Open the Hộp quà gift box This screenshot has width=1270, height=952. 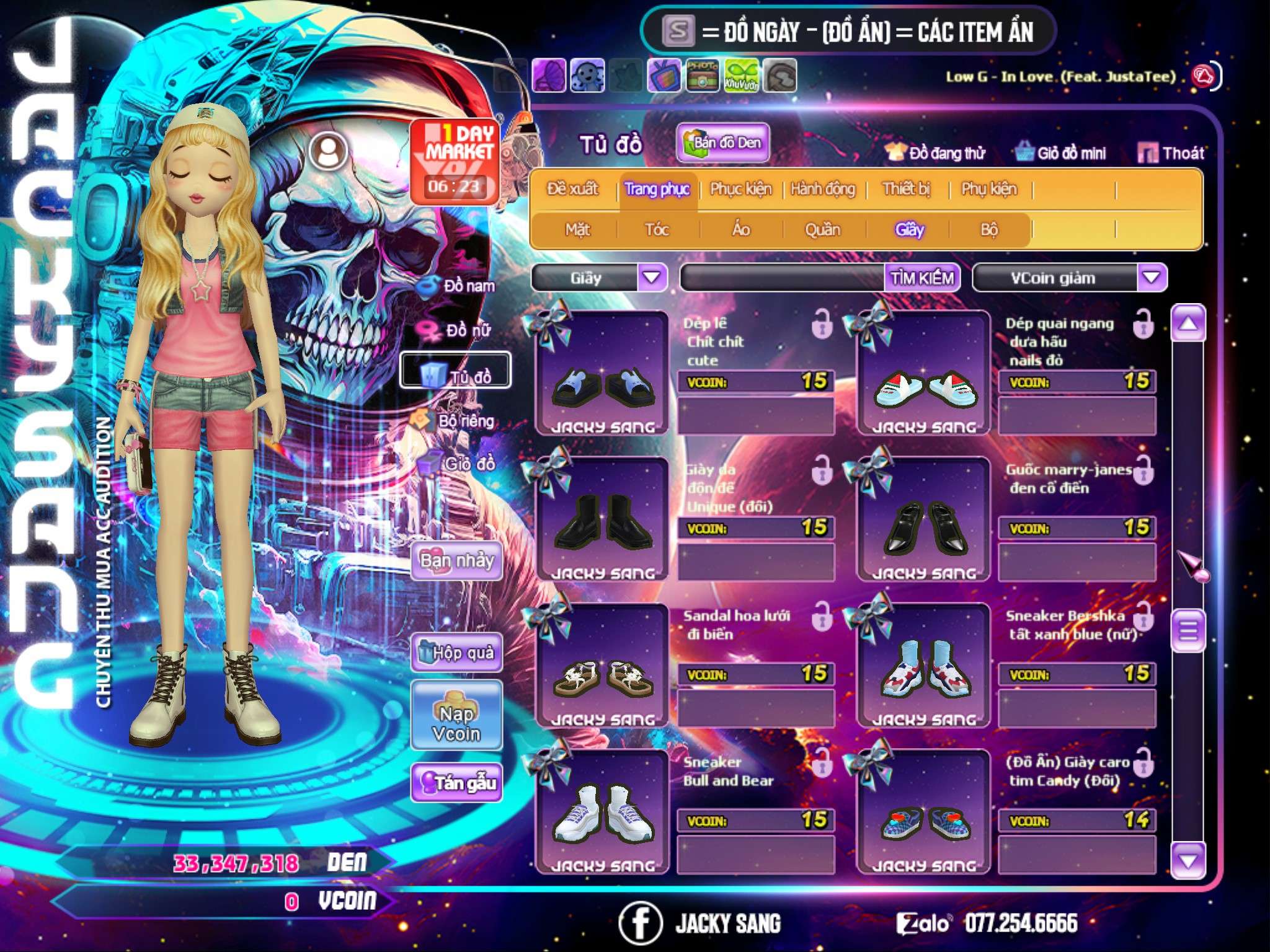coord(457,653)
